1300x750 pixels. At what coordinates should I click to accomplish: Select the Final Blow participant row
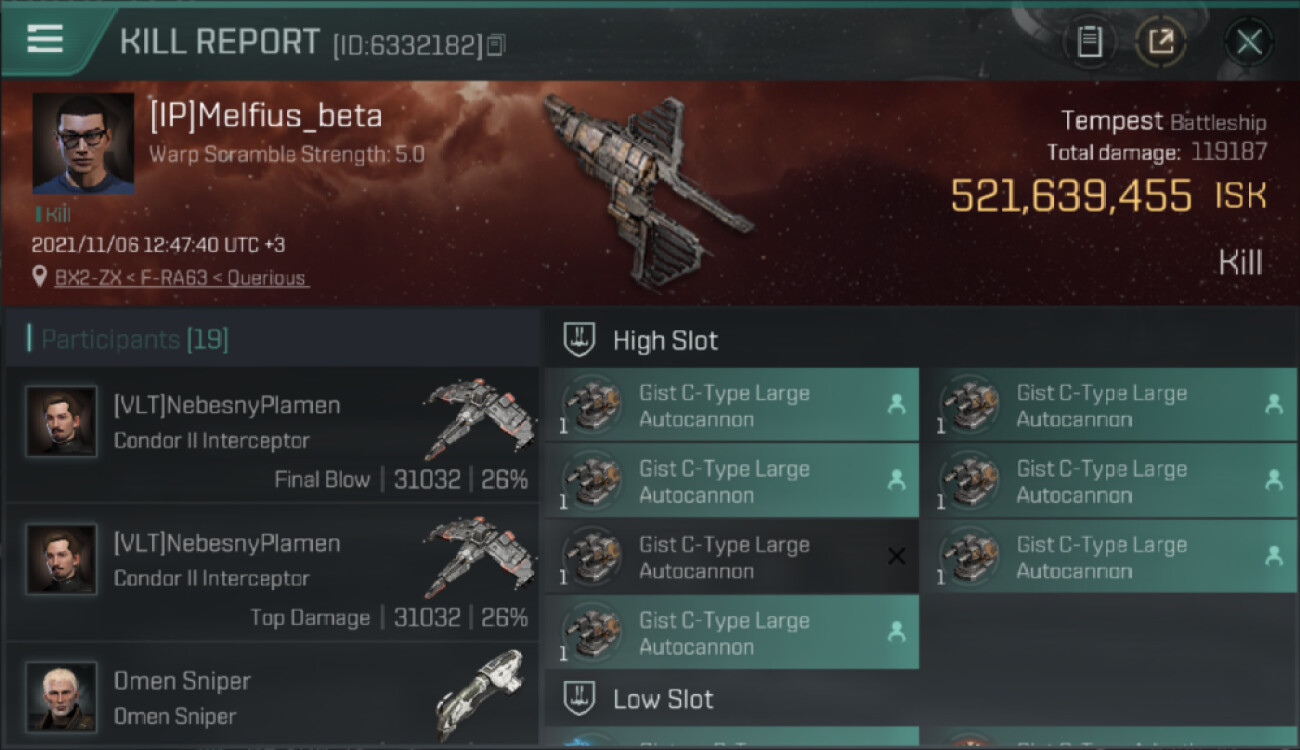point(272,435)
